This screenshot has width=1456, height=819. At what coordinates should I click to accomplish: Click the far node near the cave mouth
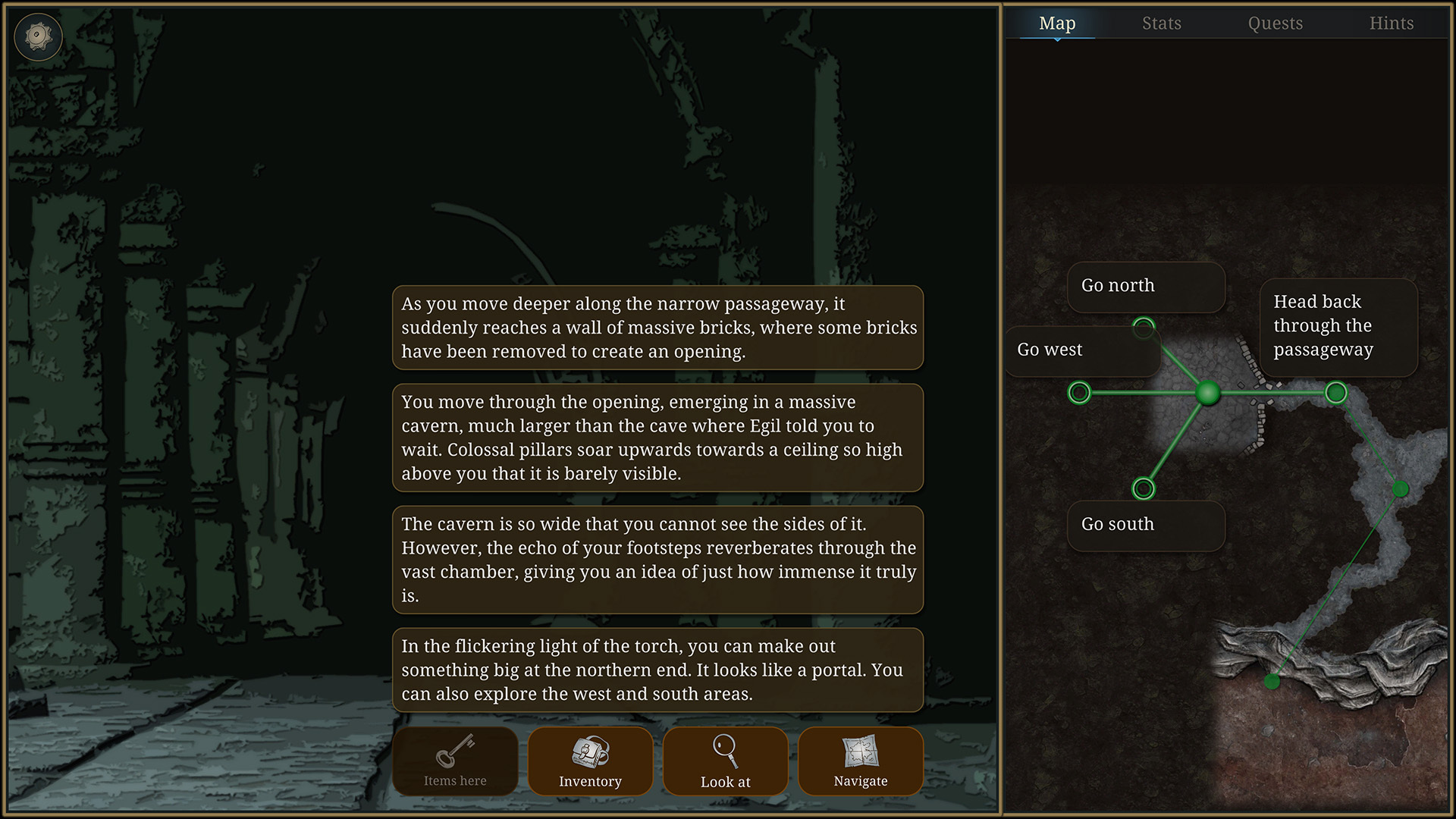1272,681
